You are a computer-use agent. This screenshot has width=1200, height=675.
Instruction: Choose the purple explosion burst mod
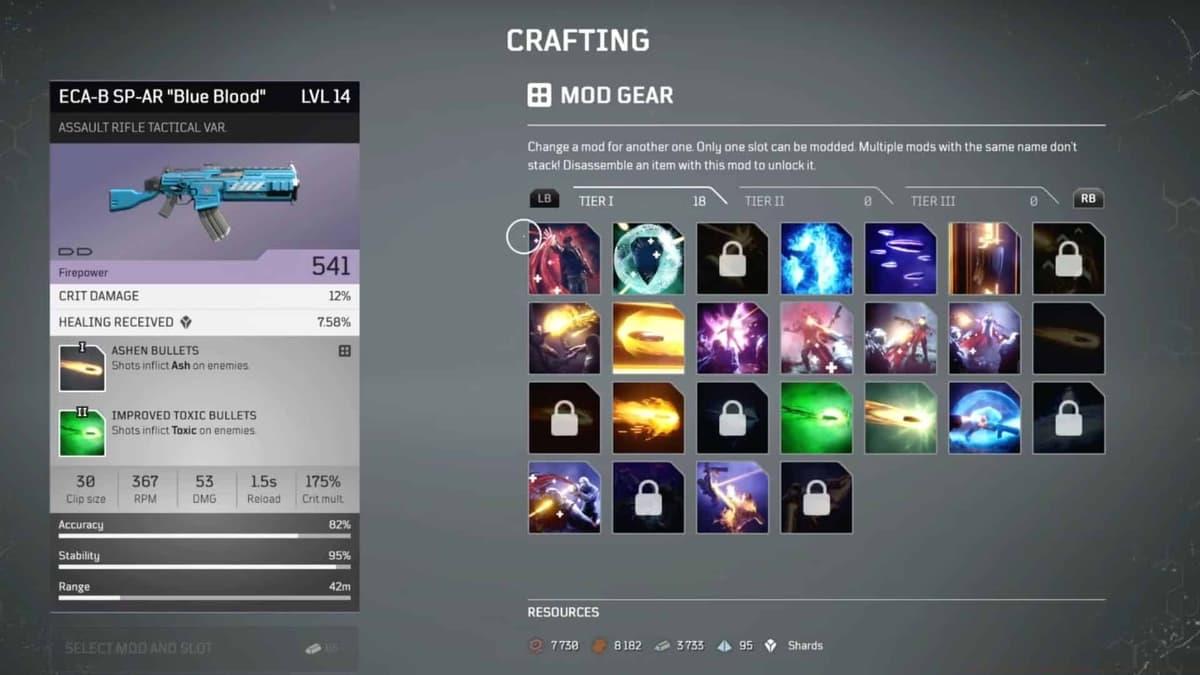pyautogui.click(x=732, y=338)
